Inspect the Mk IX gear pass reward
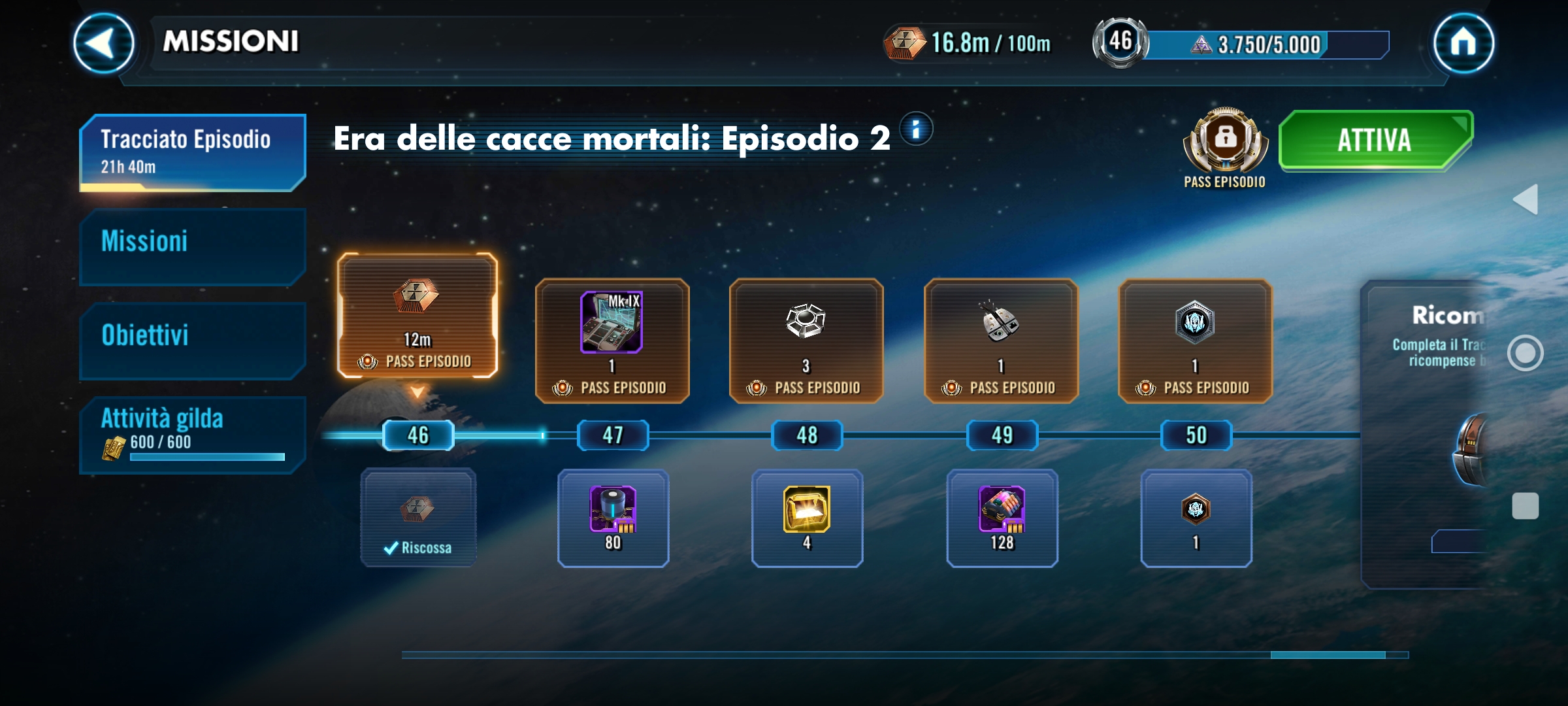 [612, 340]
